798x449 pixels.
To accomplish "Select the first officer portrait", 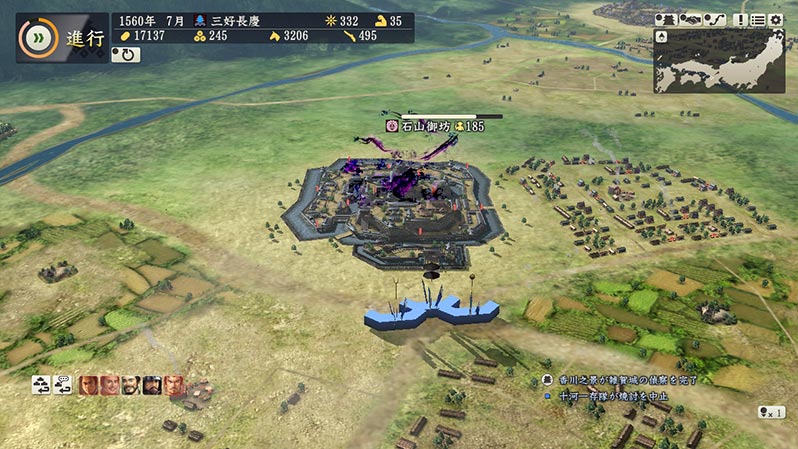I will pos(88,384).
